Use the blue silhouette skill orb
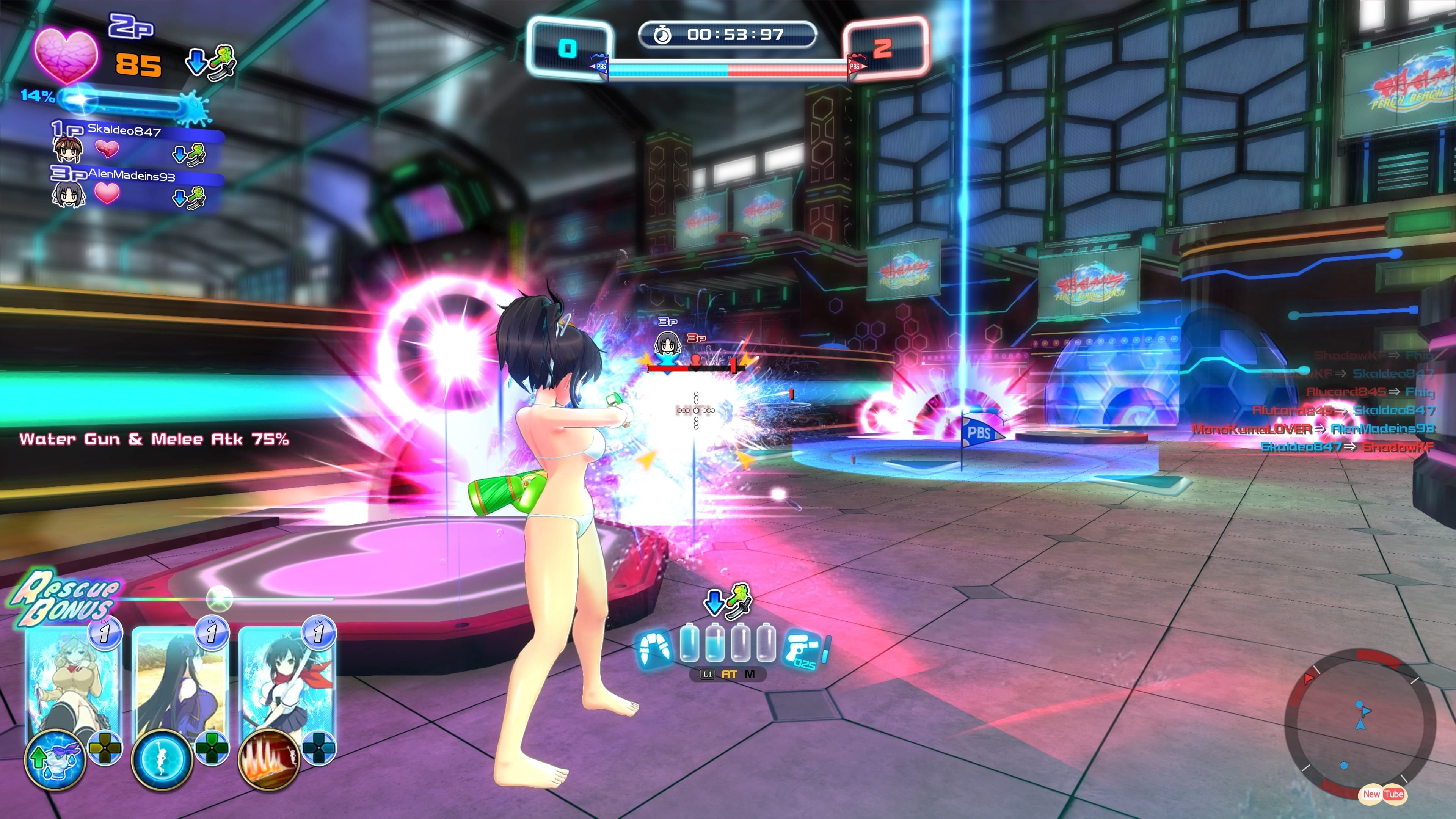 (162, 758)
